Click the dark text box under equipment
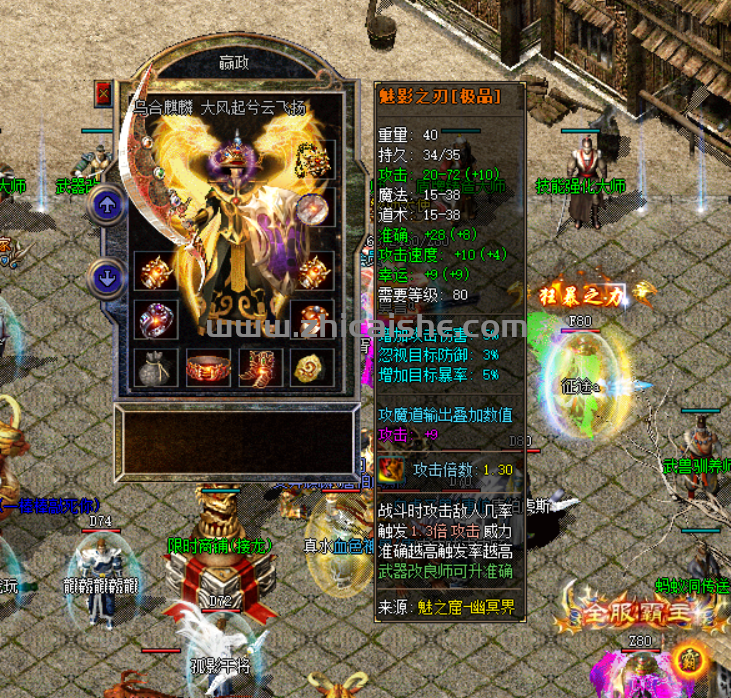The height and width of the screenshot is (698, 731). pos(236,442)
